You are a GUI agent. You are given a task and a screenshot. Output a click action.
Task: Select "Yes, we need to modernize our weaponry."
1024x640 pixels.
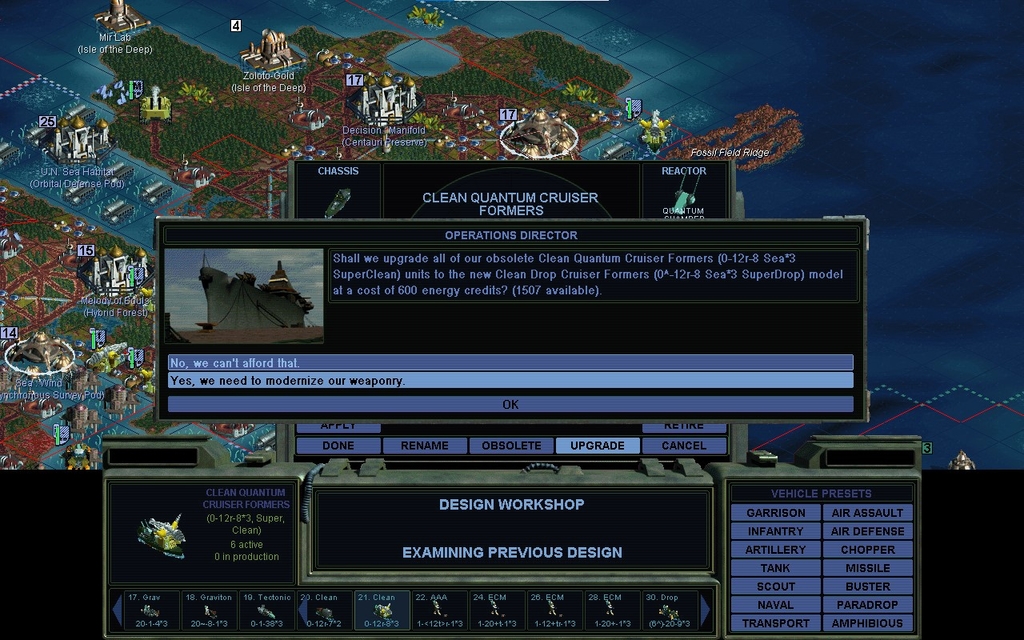510,380
